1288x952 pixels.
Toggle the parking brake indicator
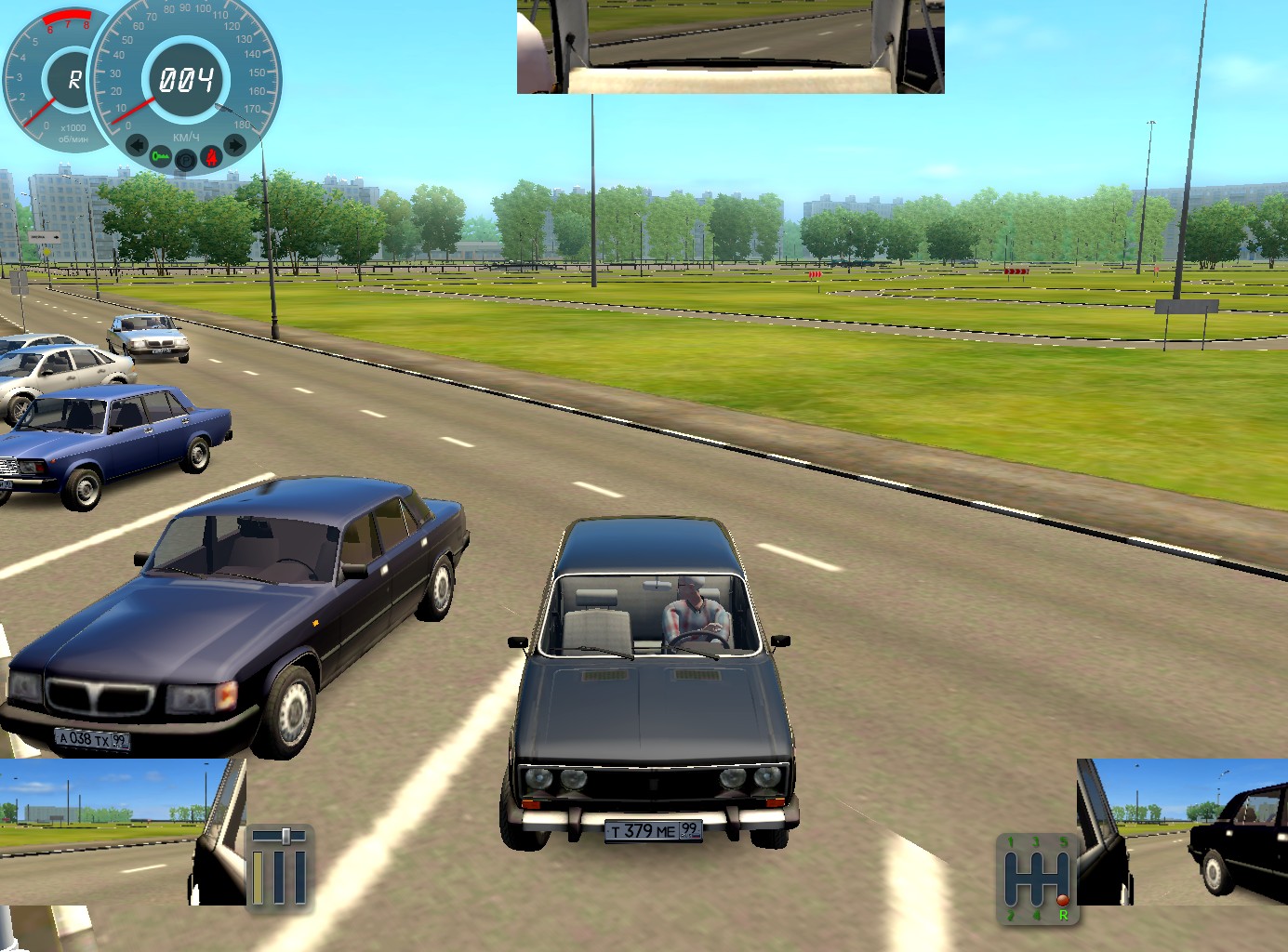(186, 160)
